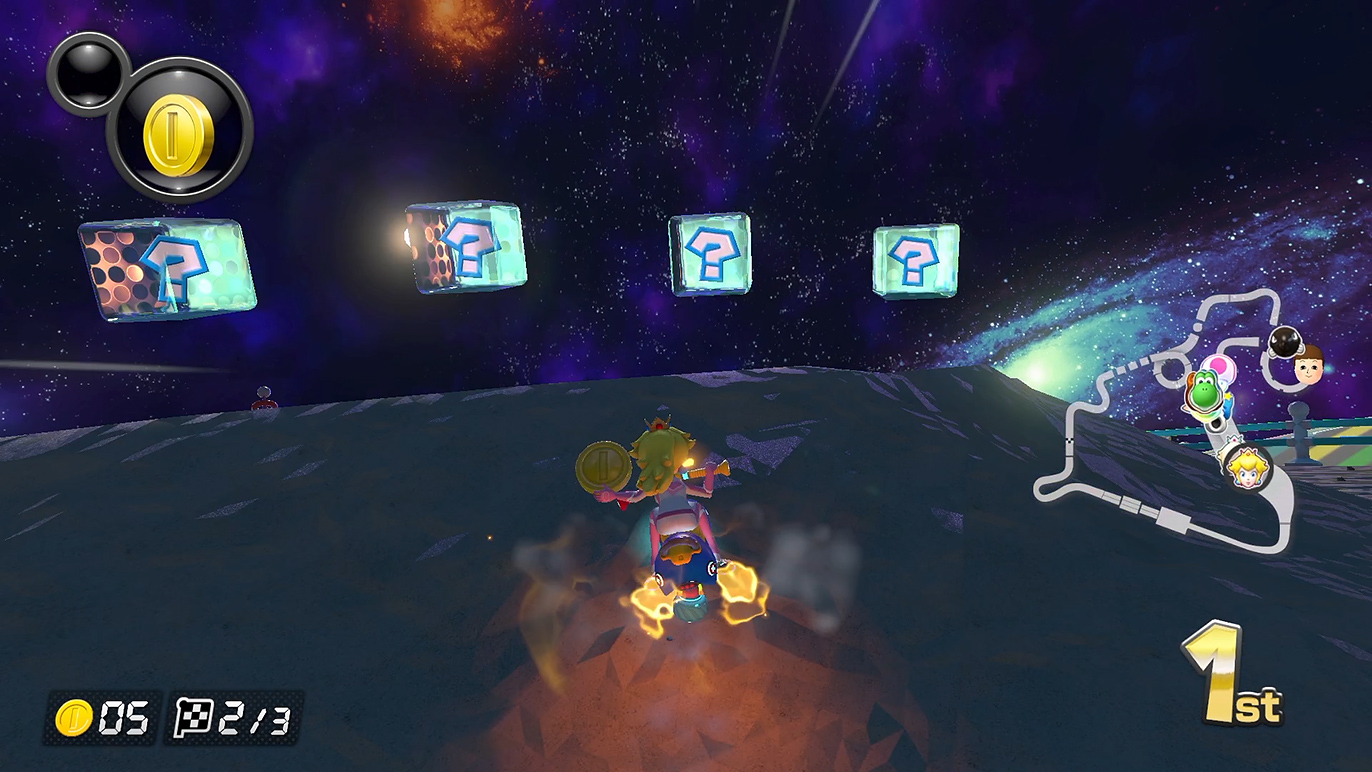Choose the Mii racer icon on the minimap
Screen dimensions: 1372x772
pyautogui.click(x=1308, y=365)
